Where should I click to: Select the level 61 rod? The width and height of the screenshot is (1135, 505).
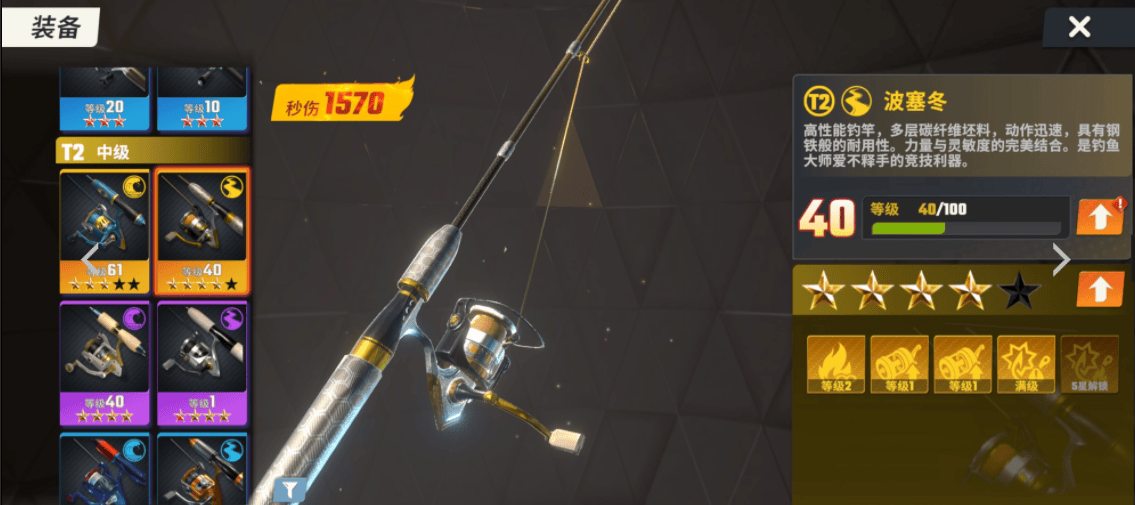point(105,230)
